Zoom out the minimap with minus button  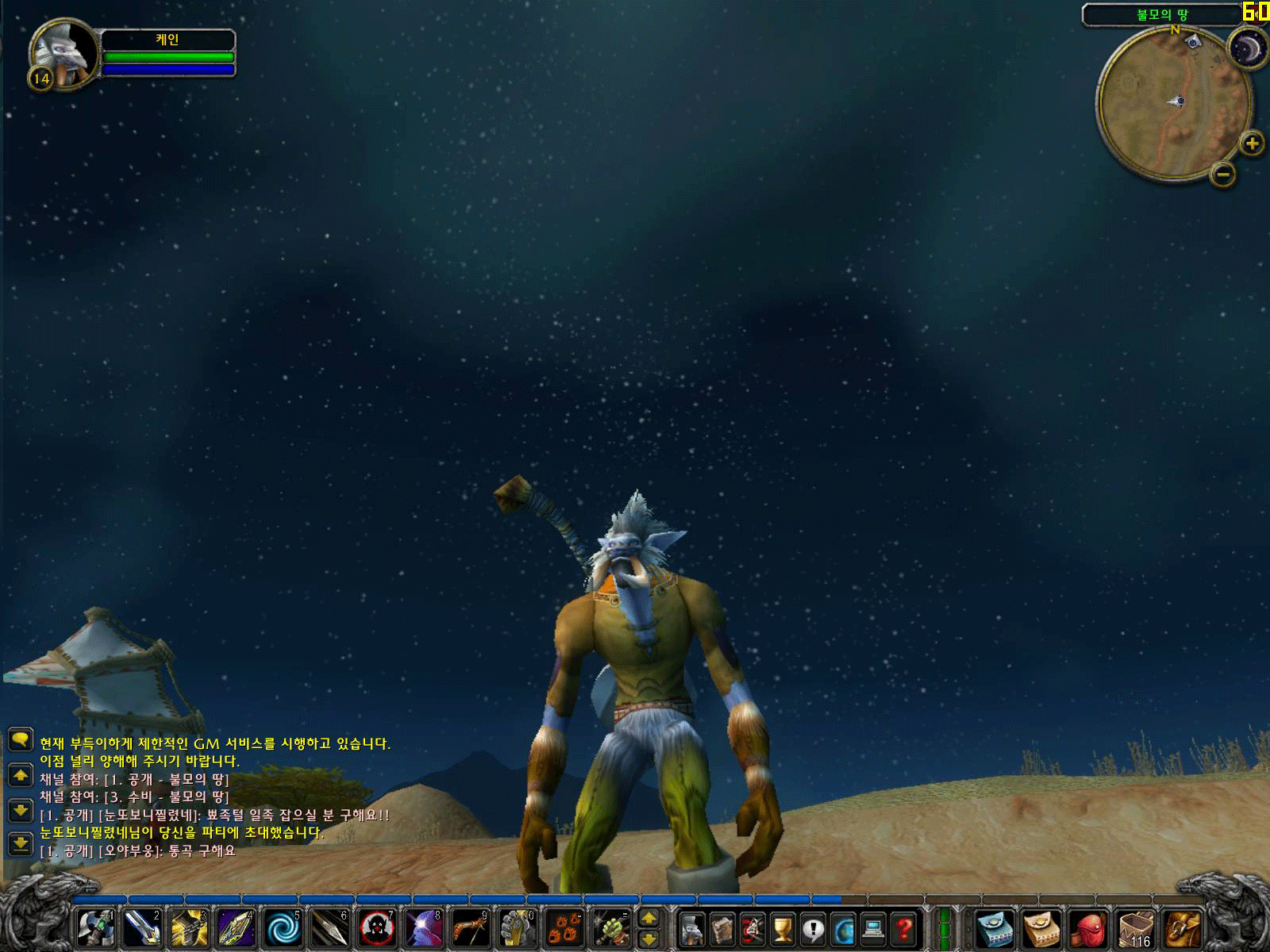[x=1223, y=173]
